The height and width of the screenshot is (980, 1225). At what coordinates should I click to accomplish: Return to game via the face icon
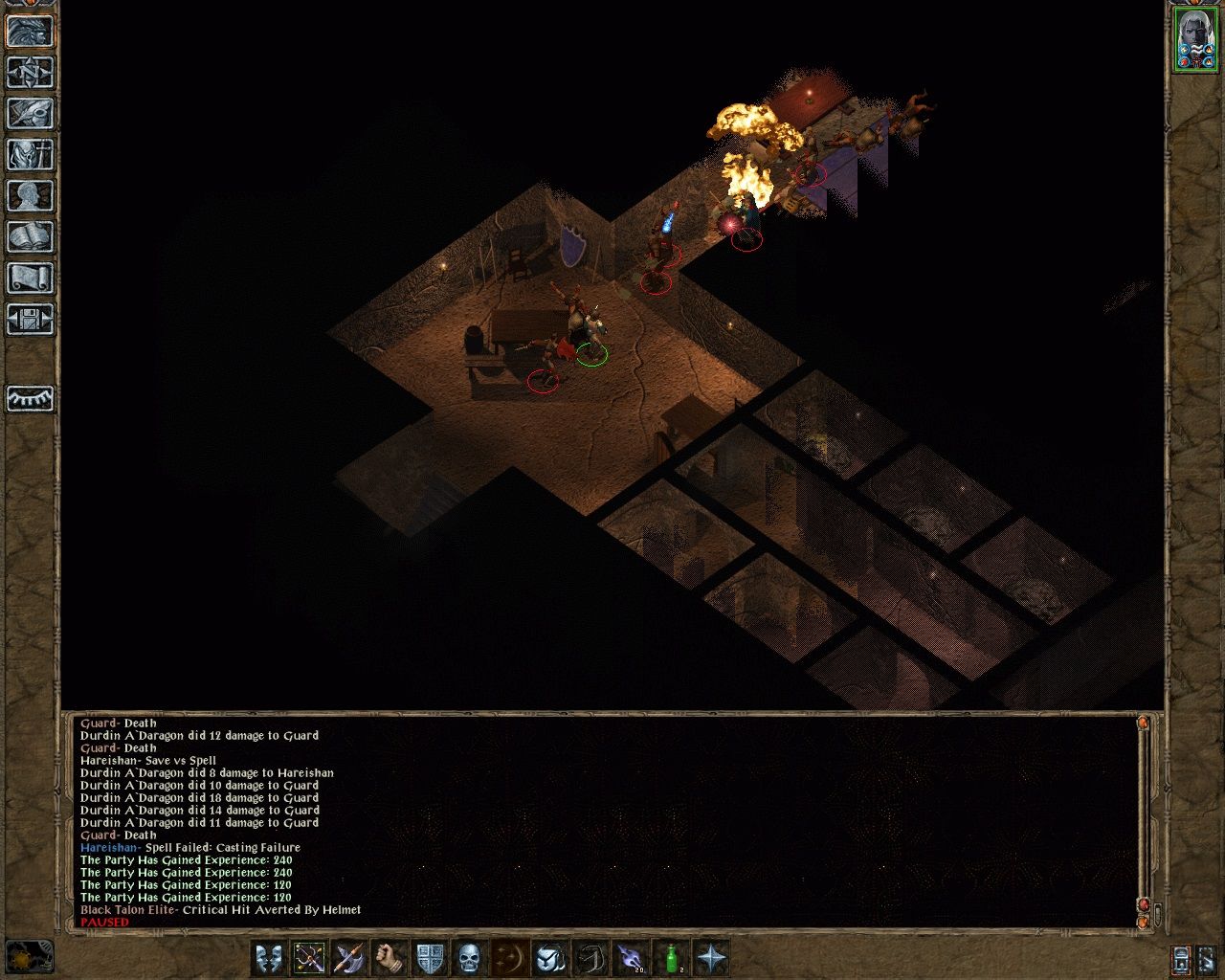tap(30, 31)
